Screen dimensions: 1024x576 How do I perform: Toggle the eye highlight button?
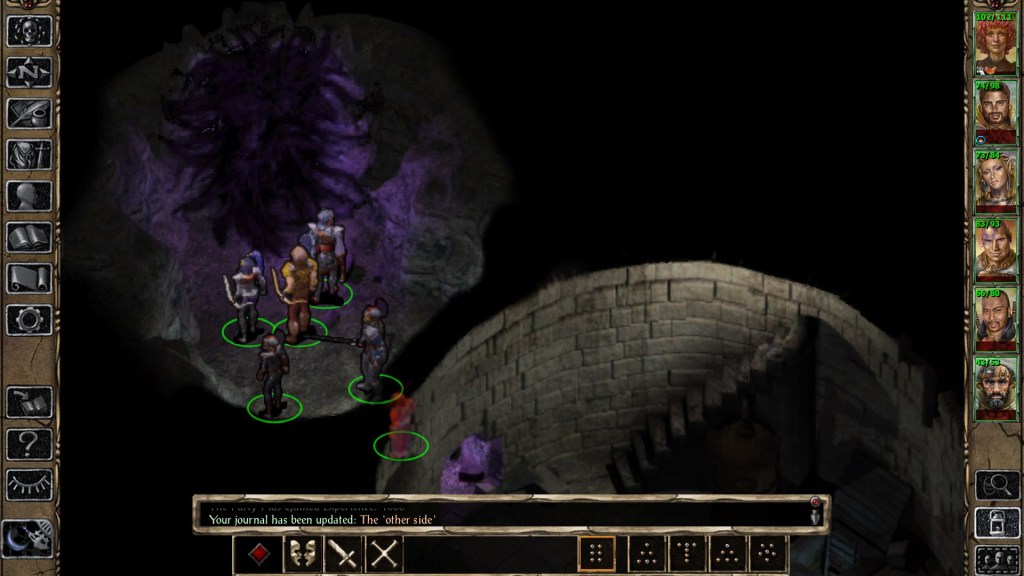click(x=29, y=484)
